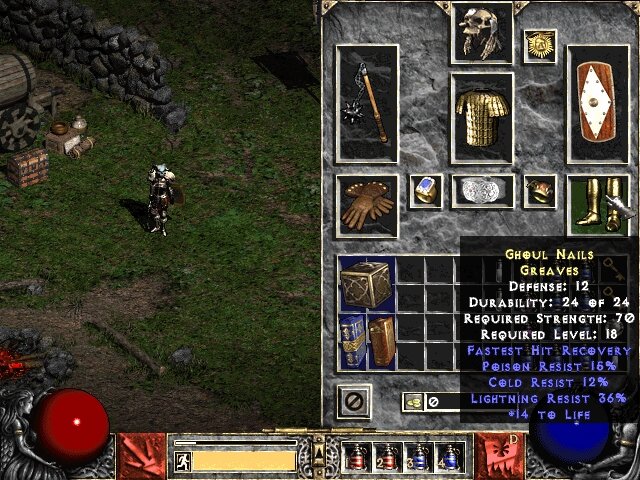Image resolution: width=640 pixels, height=480 pixels.
Task: Select the blue gem ring
Action: 426,190
